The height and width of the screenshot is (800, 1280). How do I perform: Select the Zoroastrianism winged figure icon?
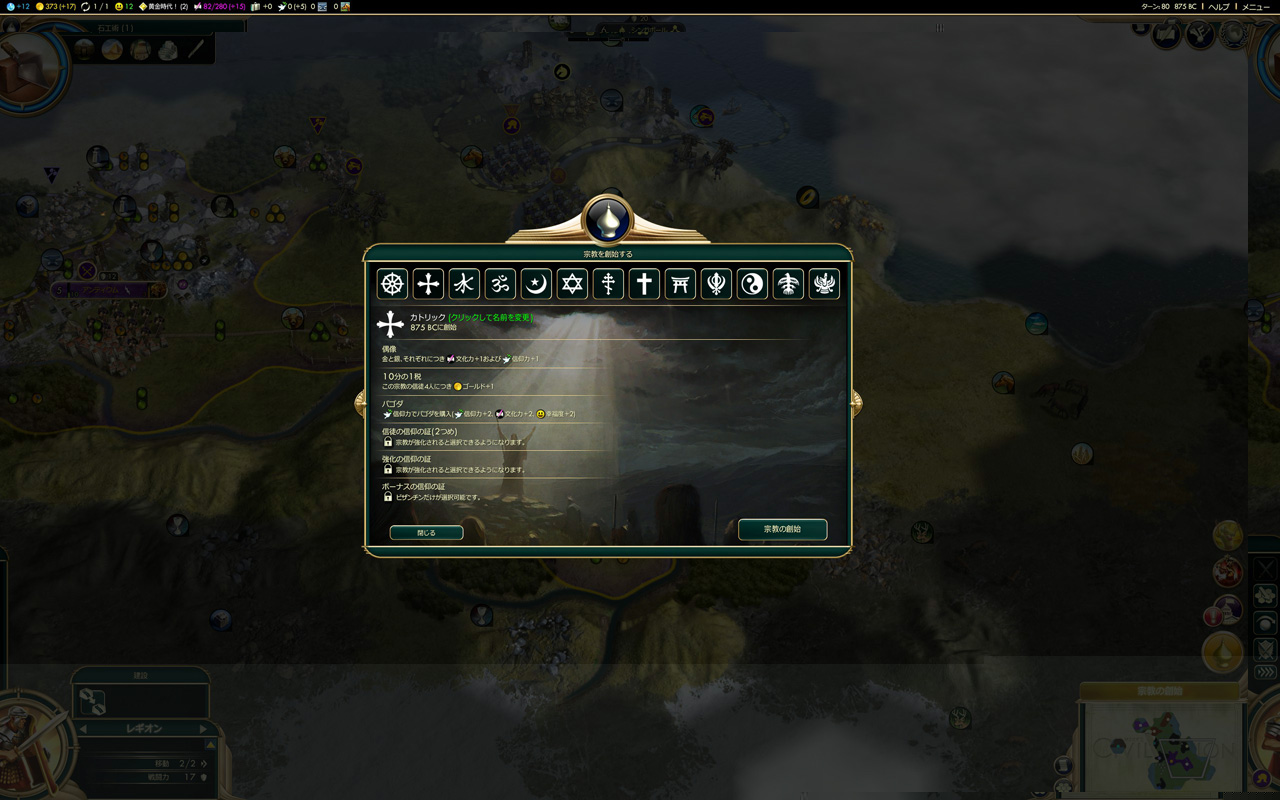coord(824,284)
